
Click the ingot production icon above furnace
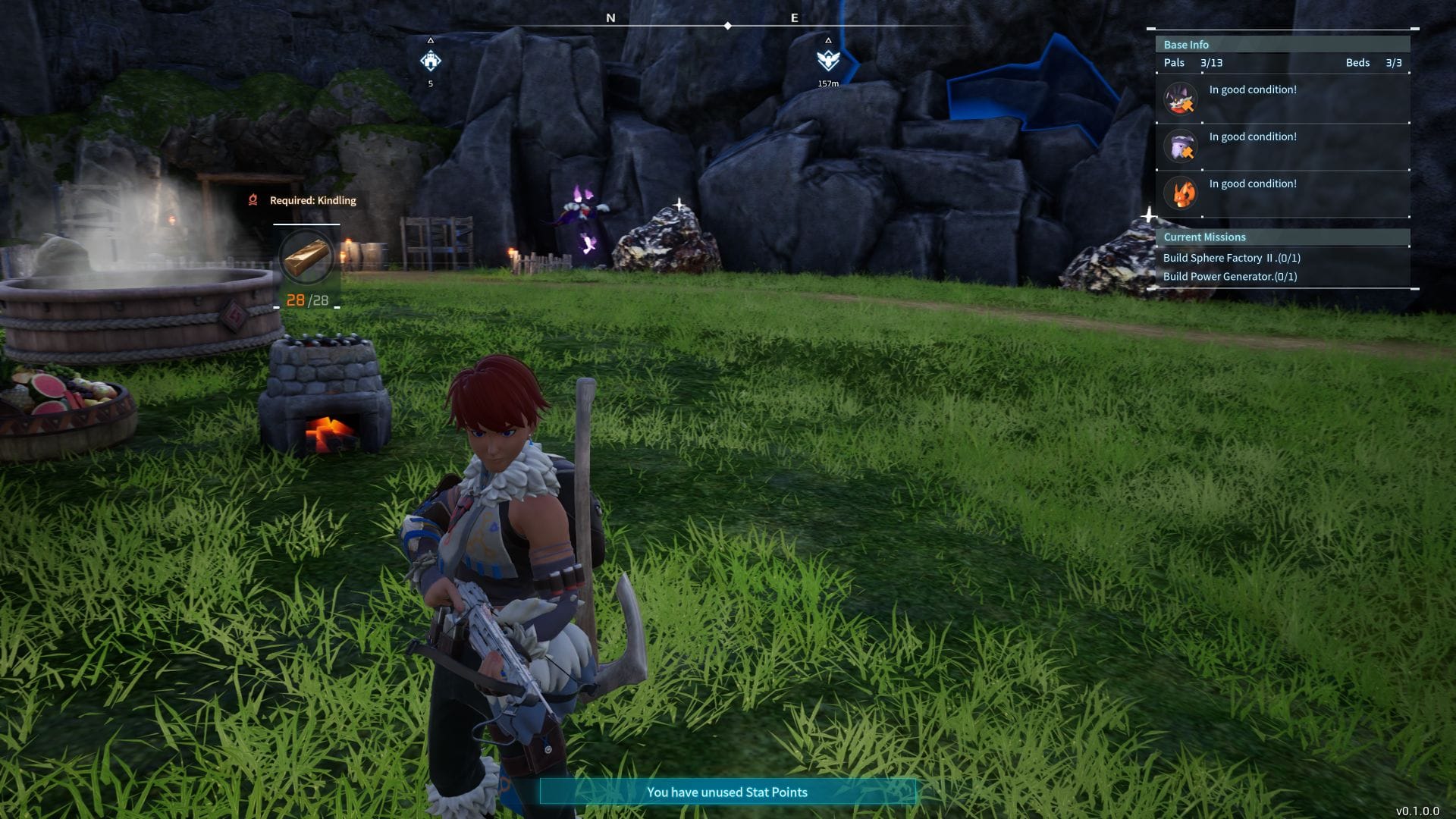tap(306, 256)
